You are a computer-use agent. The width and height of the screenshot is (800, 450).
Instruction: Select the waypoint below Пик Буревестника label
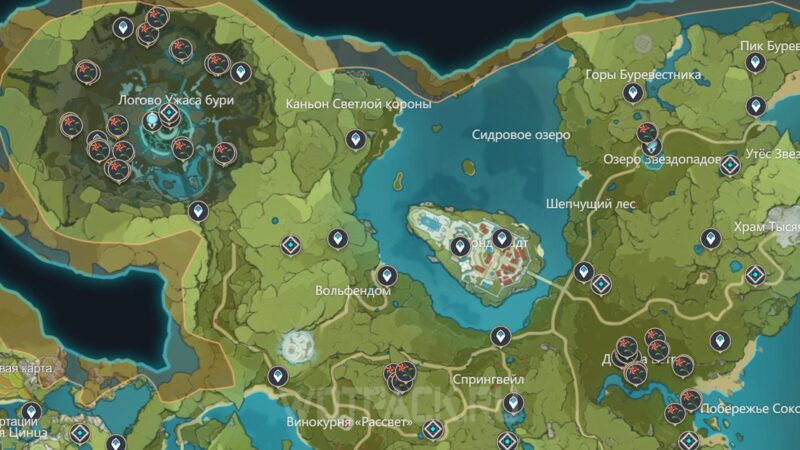755,62
